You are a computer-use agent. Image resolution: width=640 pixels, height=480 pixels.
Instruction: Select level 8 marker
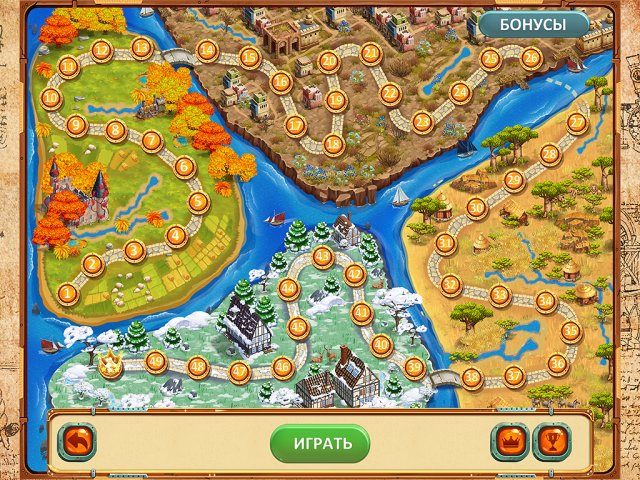[x=115, y=130]
